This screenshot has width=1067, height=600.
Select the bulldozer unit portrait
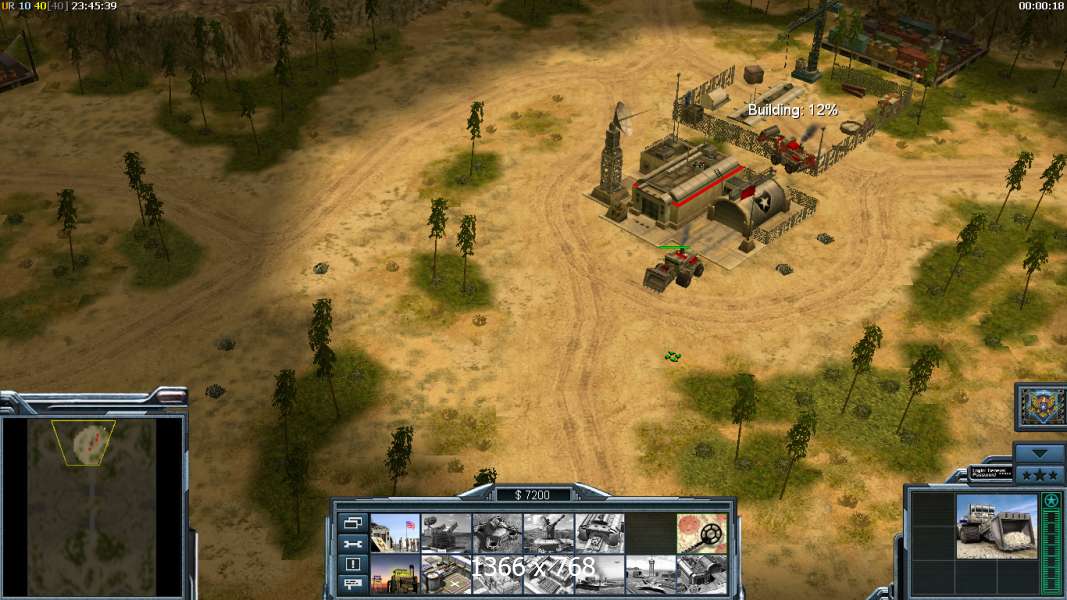pyautogui.click(x=996, y=525)
